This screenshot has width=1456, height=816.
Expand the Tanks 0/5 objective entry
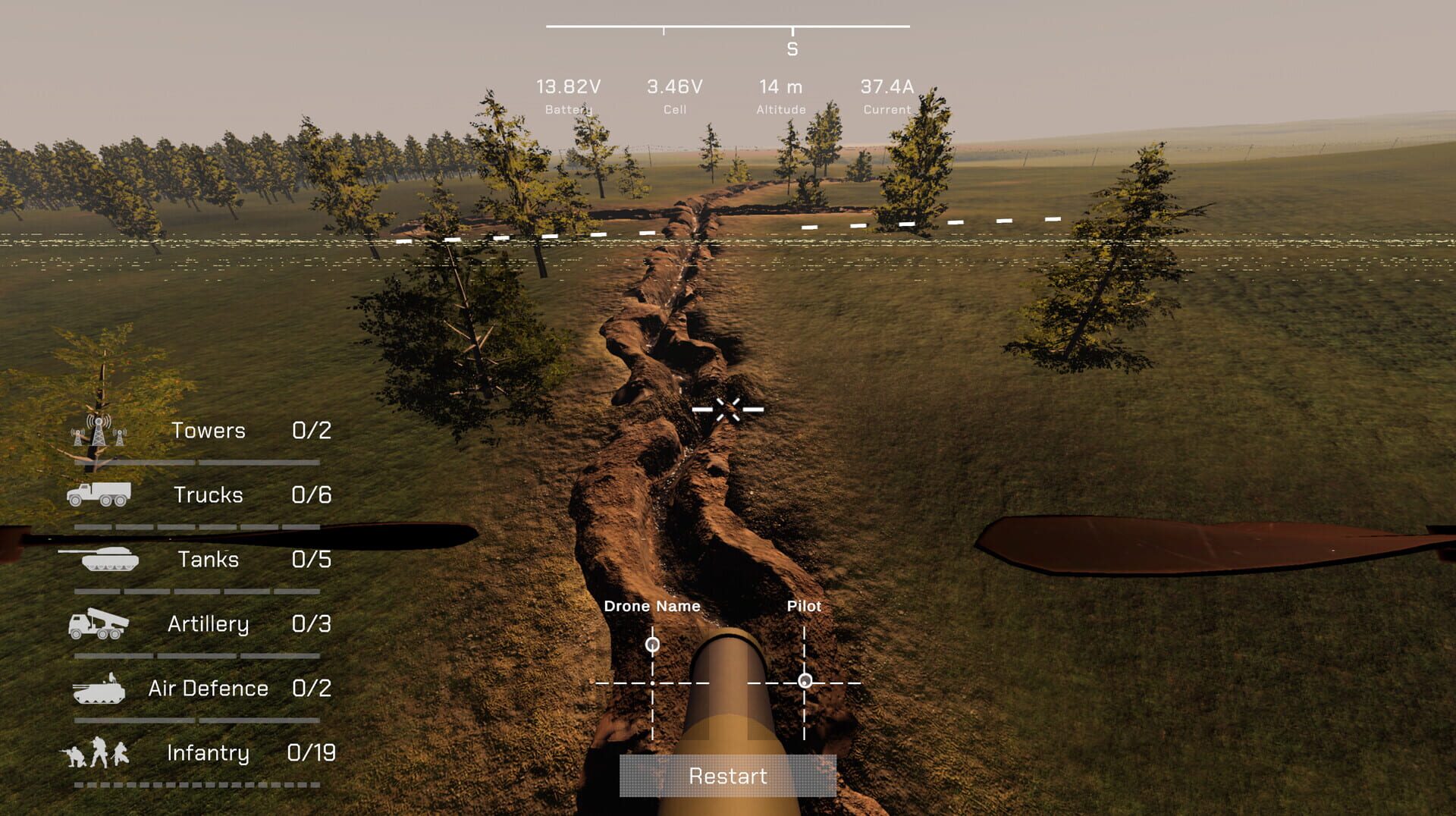pyautogui.click(x=312, y=560)
